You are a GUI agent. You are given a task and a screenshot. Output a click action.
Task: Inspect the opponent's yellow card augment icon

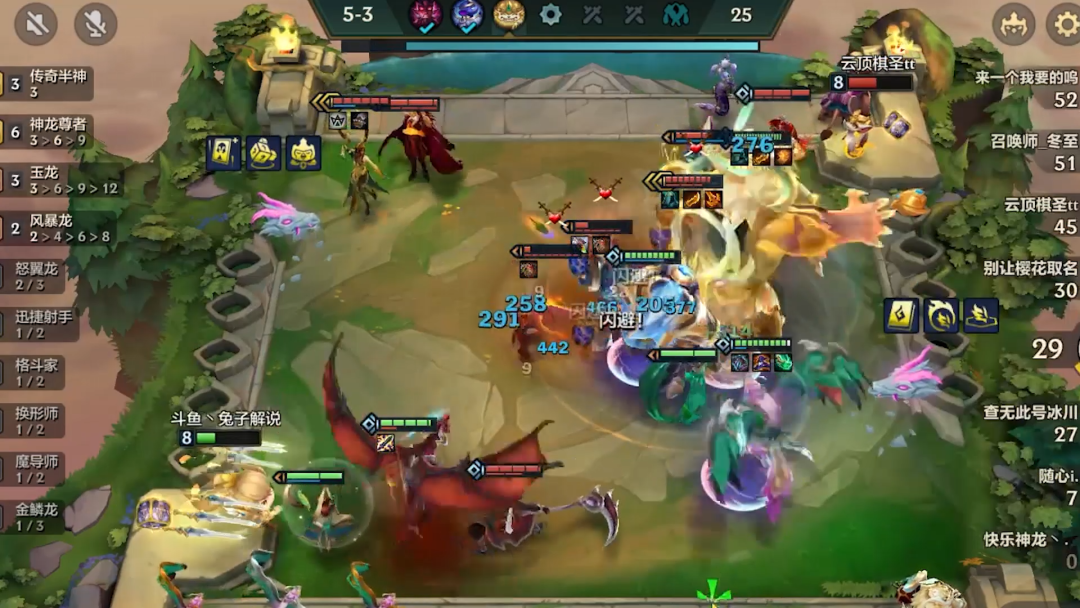[x=902, y=316]
